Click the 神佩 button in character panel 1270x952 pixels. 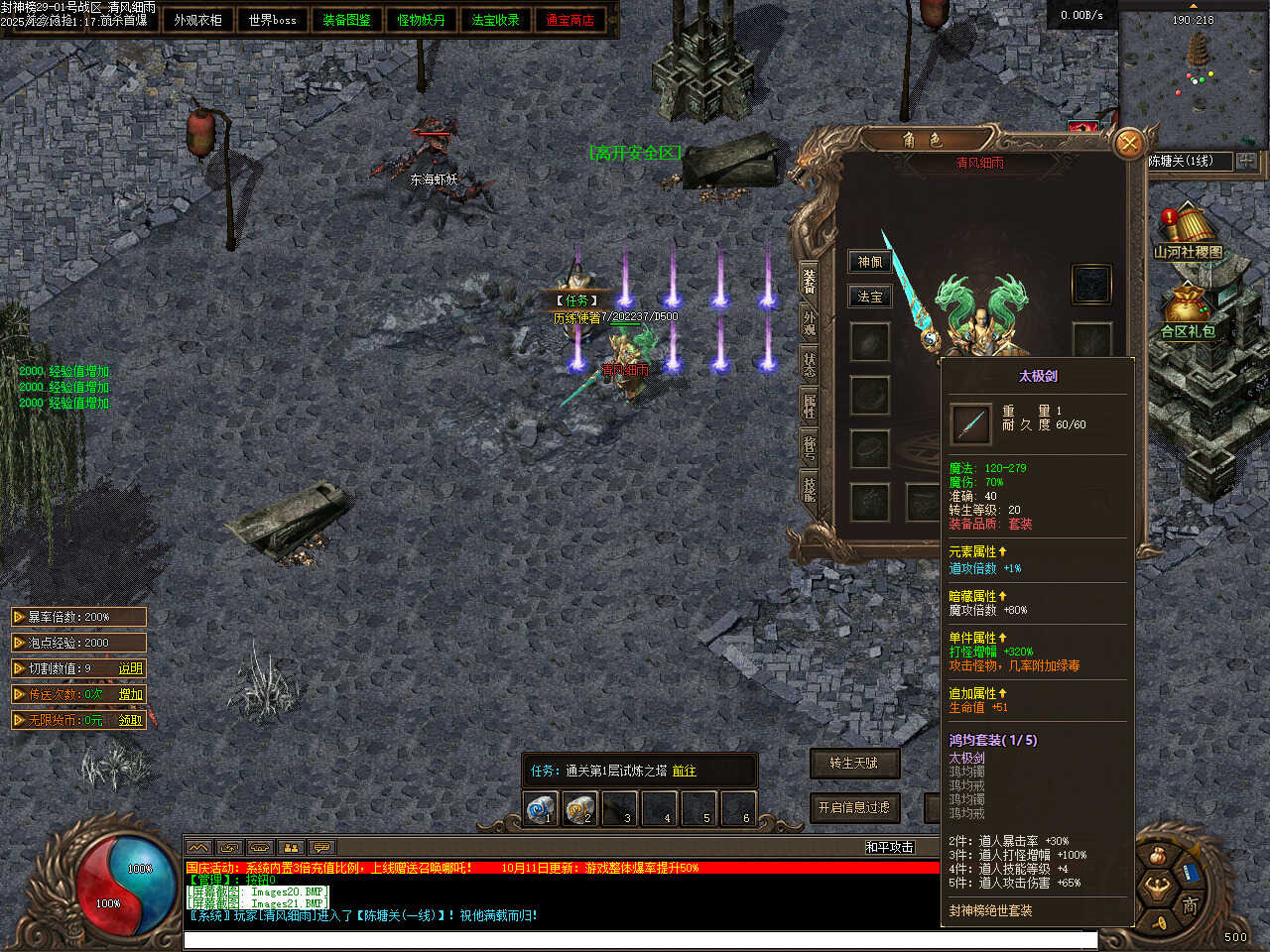click(x=869, y=262)
